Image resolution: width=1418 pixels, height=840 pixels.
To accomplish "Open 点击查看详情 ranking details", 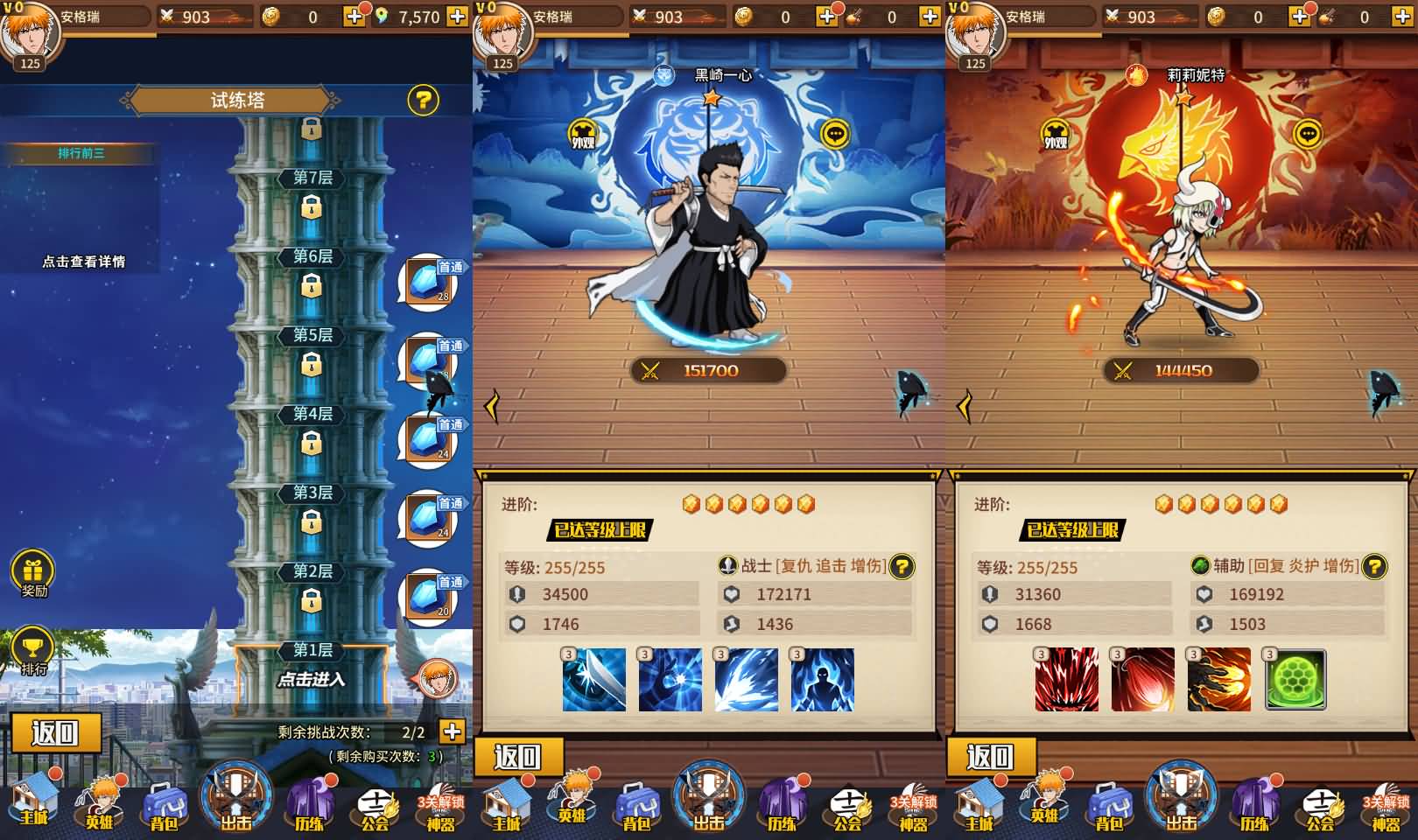I will [x=84, y=261].
